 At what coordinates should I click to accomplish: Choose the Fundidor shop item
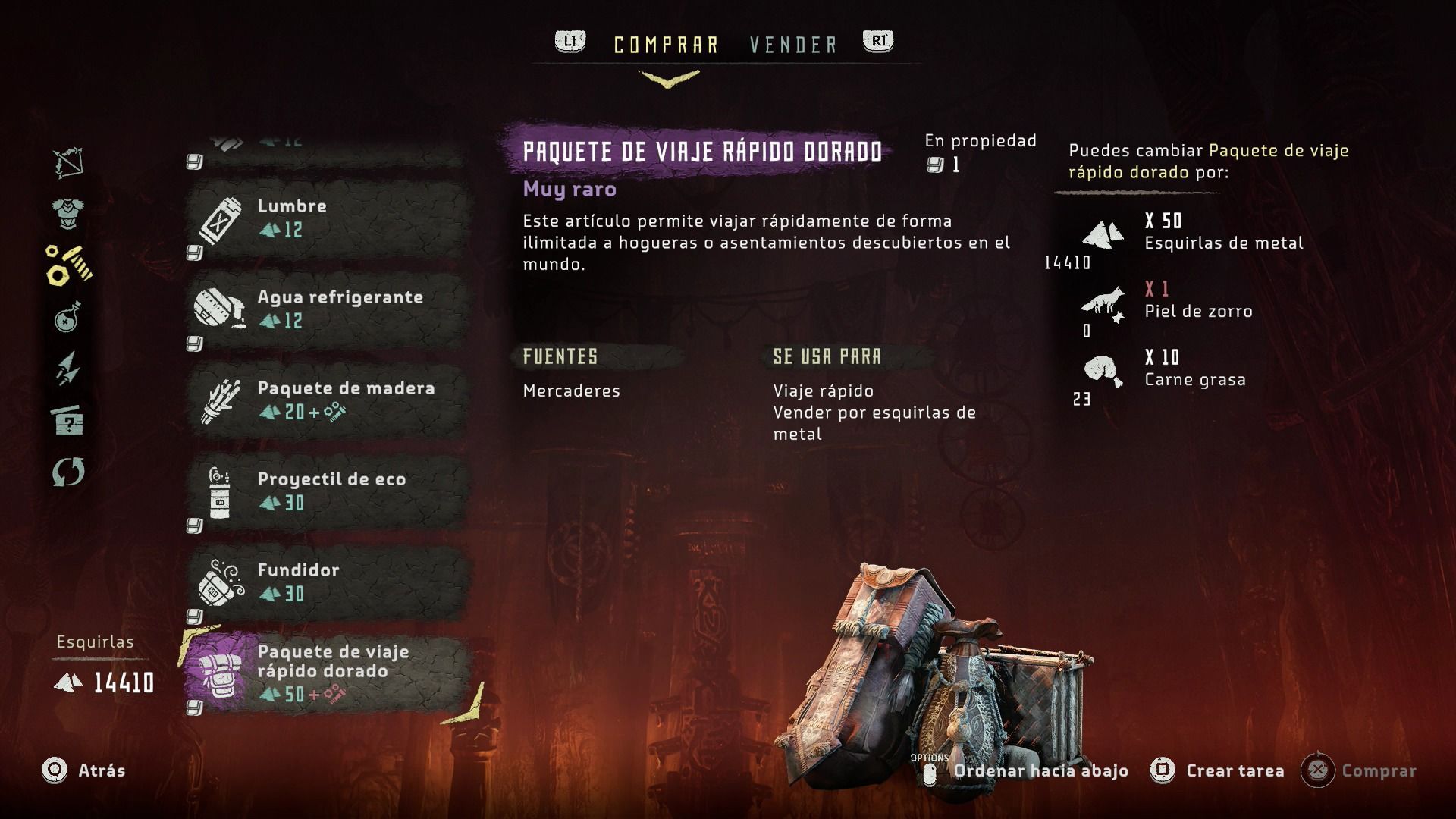326,582
